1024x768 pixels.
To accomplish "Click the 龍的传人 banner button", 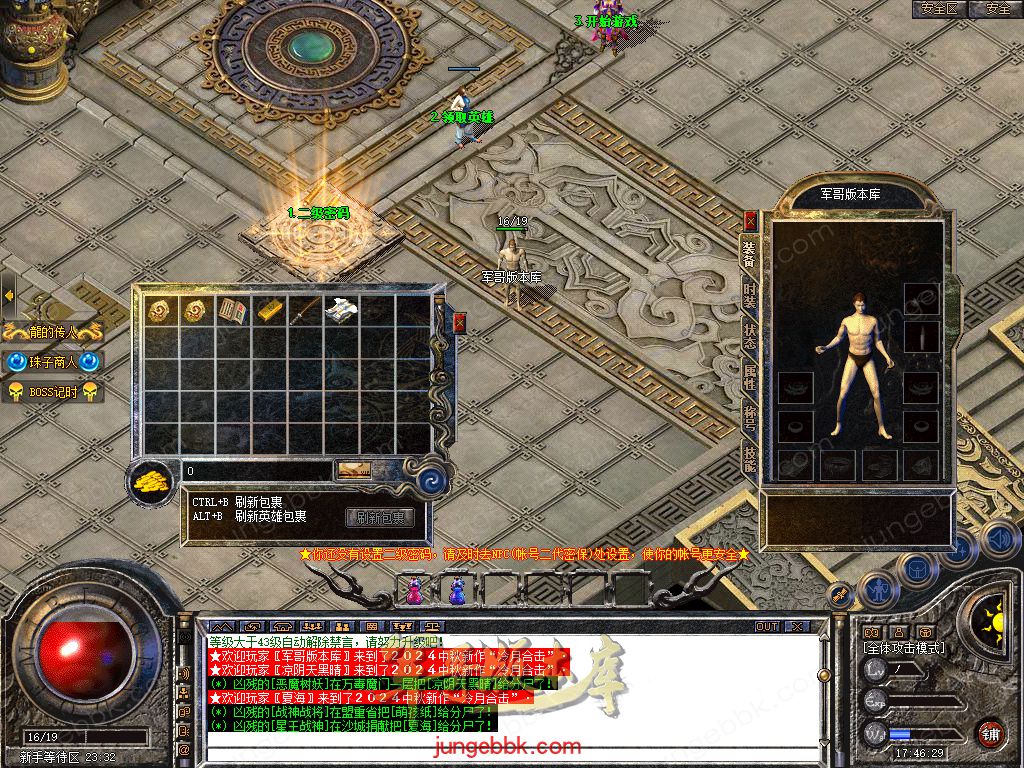I will point(53,332).
